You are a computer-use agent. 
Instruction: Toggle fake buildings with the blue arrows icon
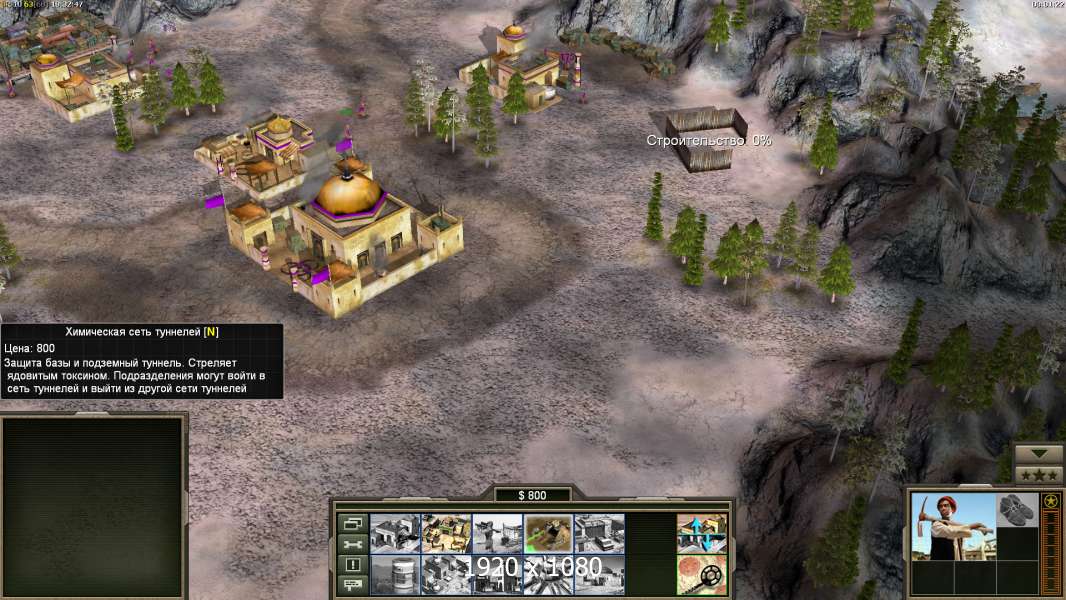[701, 533]
